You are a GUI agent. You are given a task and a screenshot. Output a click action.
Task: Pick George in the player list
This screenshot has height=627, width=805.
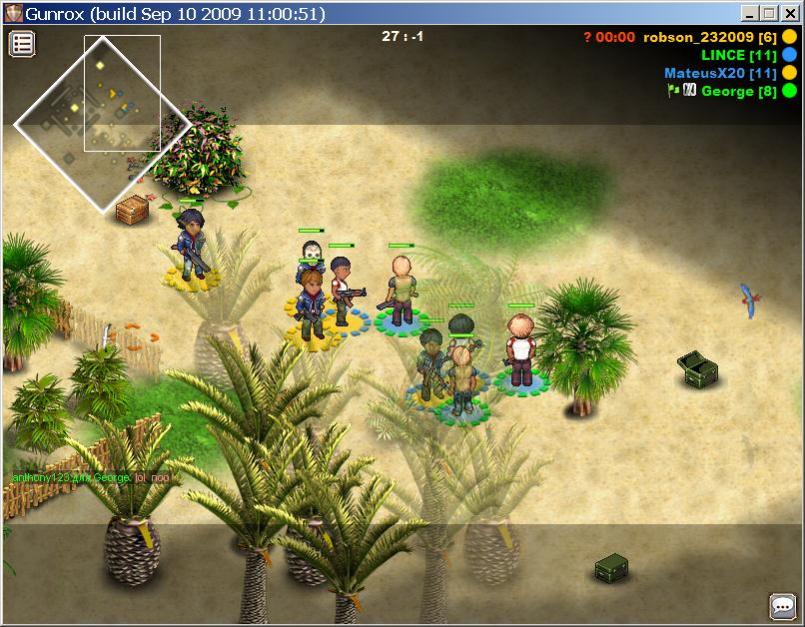click(739, 91)
